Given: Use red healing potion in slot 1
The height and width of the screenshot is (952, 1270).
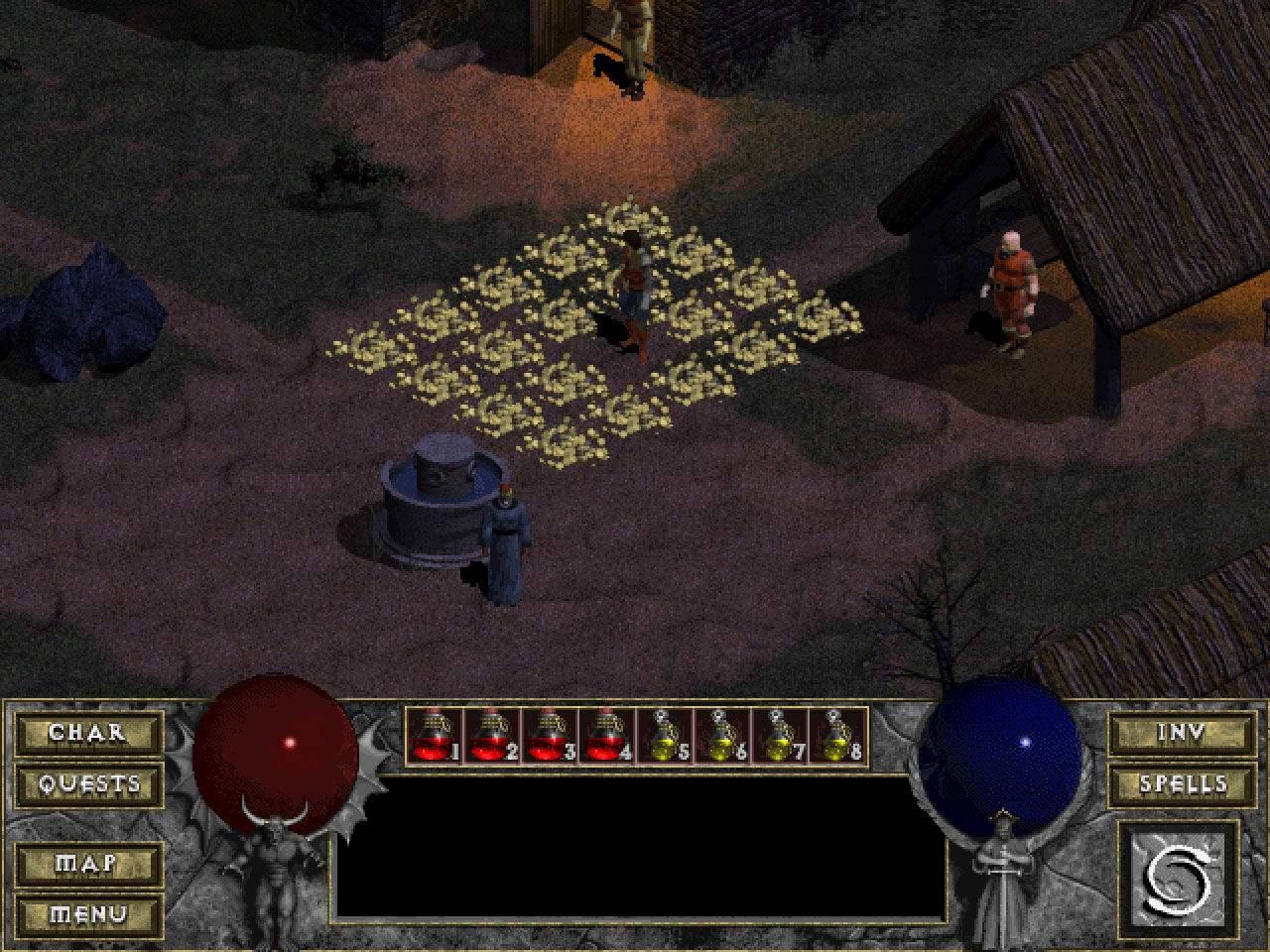Looking at the screenshot, I should click(x=435, y=737).
